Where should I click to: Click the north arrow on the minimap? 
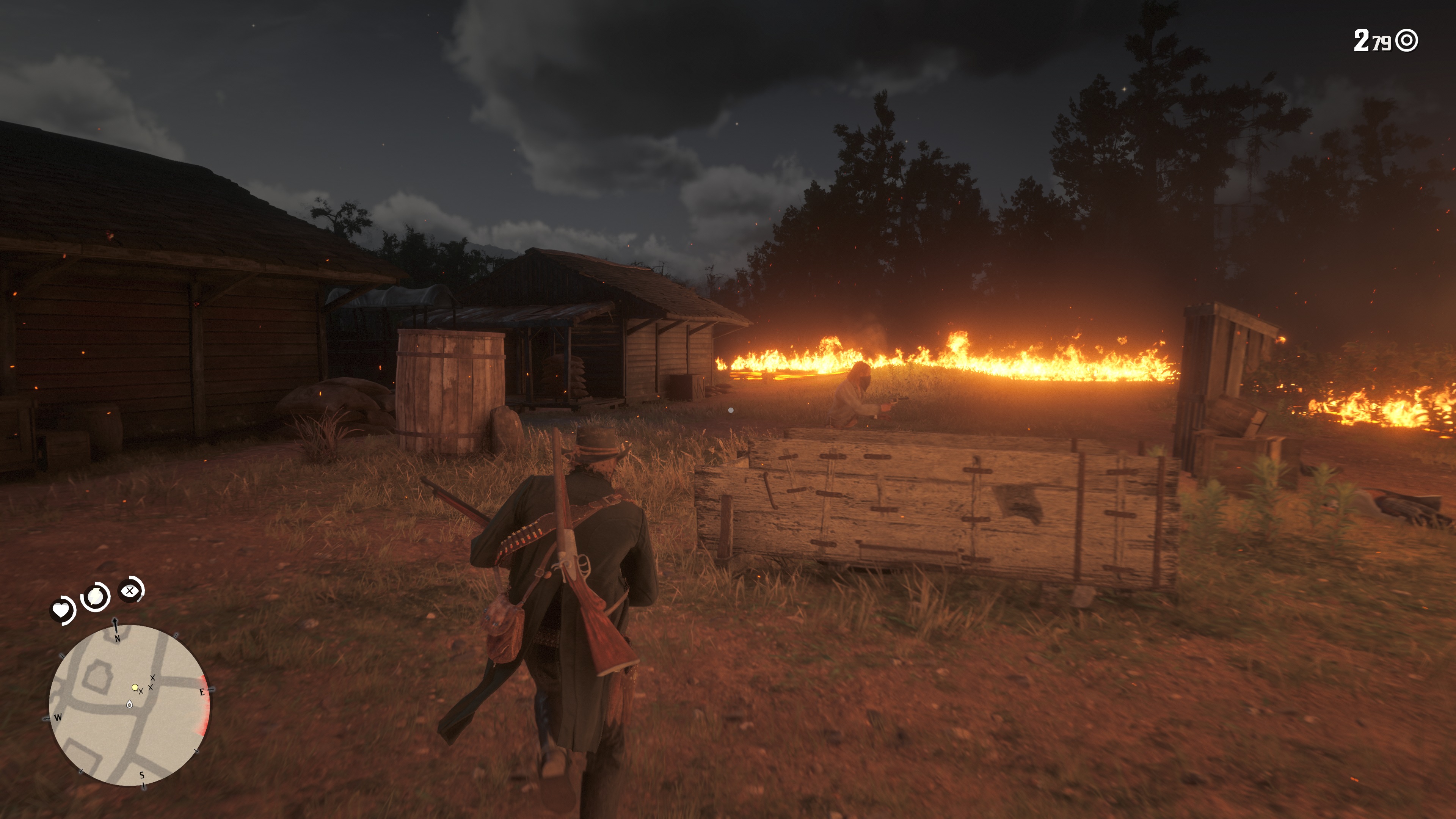116,624
